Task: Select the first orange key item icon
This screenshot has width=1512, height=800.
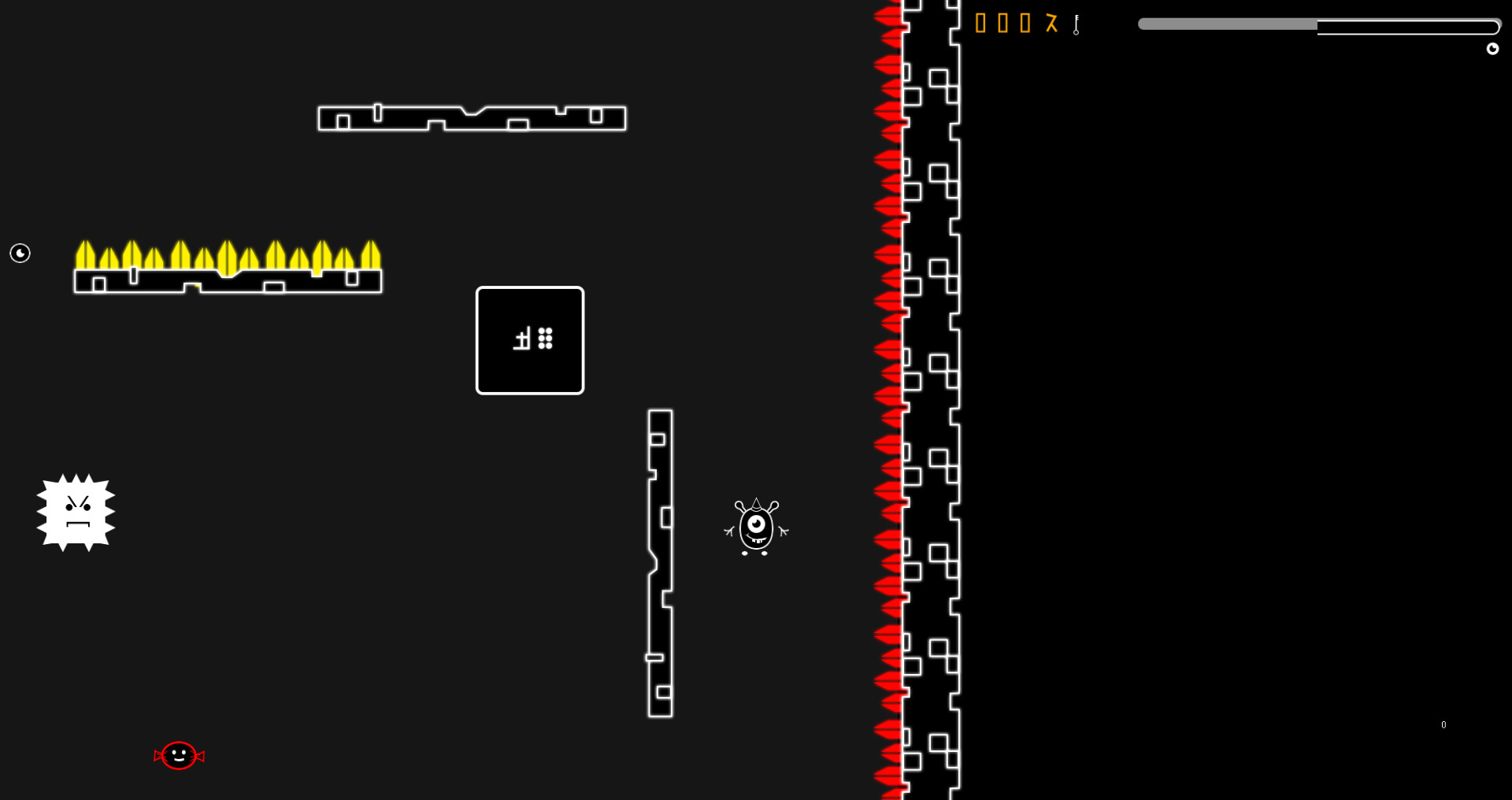Action: click(x=981, y=24)
